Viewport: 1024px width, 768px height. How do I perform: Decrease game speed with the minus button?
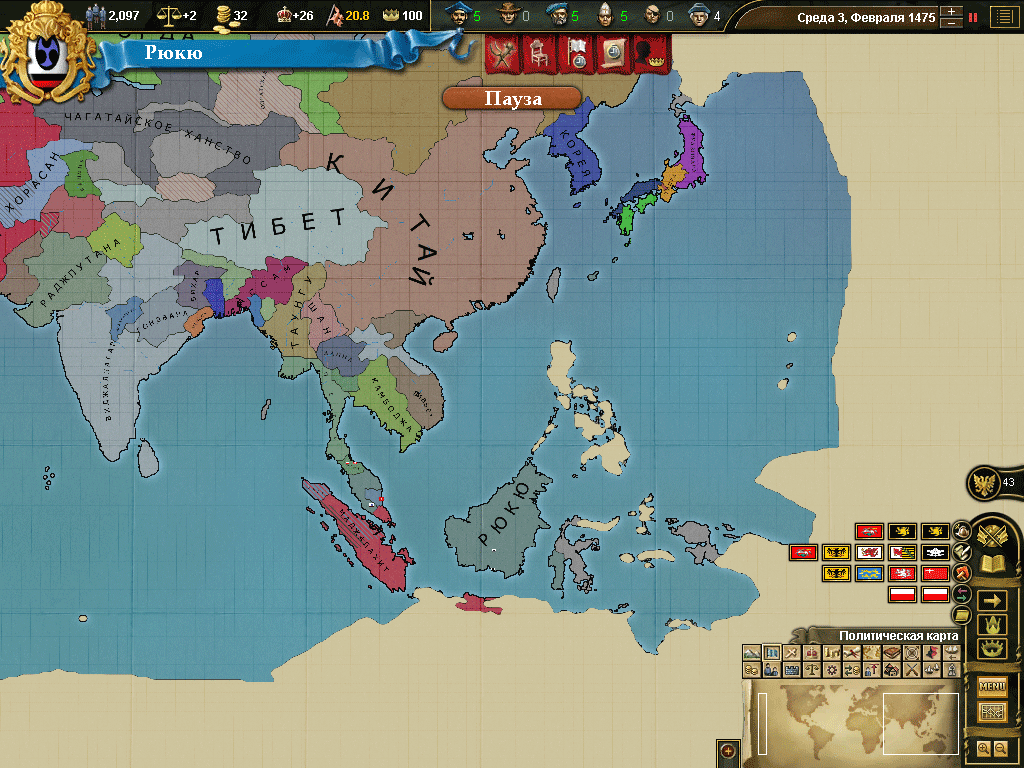[x=951, y=23]
